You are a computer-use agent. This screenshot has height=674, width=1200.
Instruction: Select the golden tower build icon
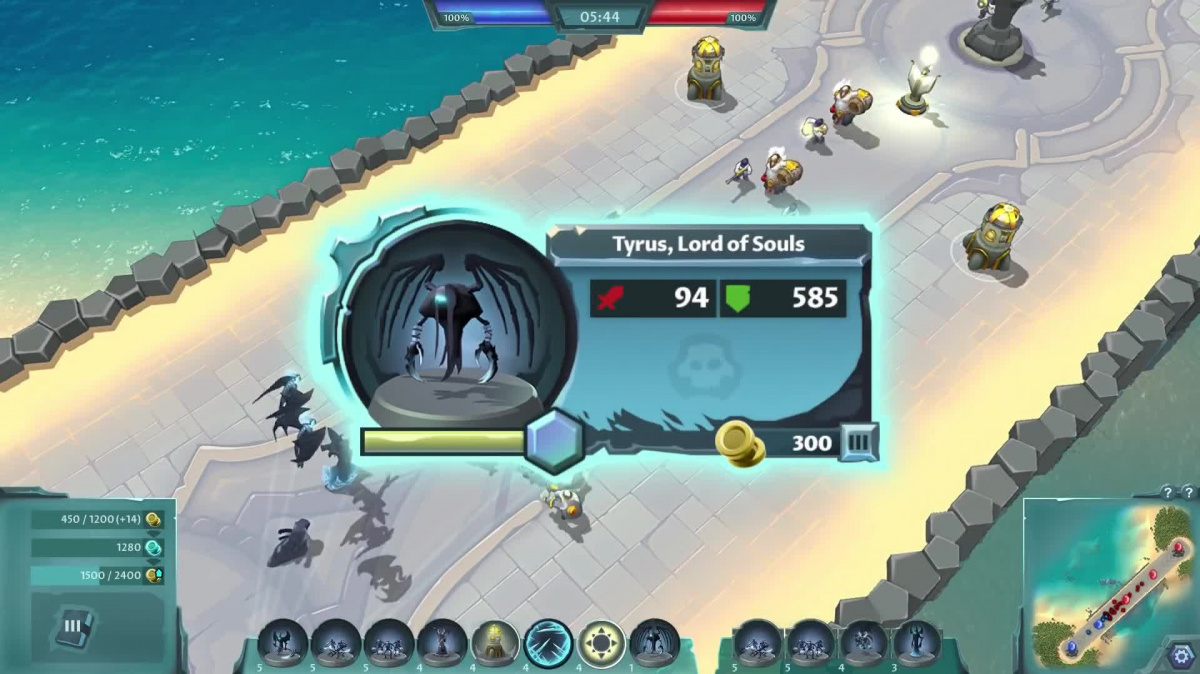494,643
